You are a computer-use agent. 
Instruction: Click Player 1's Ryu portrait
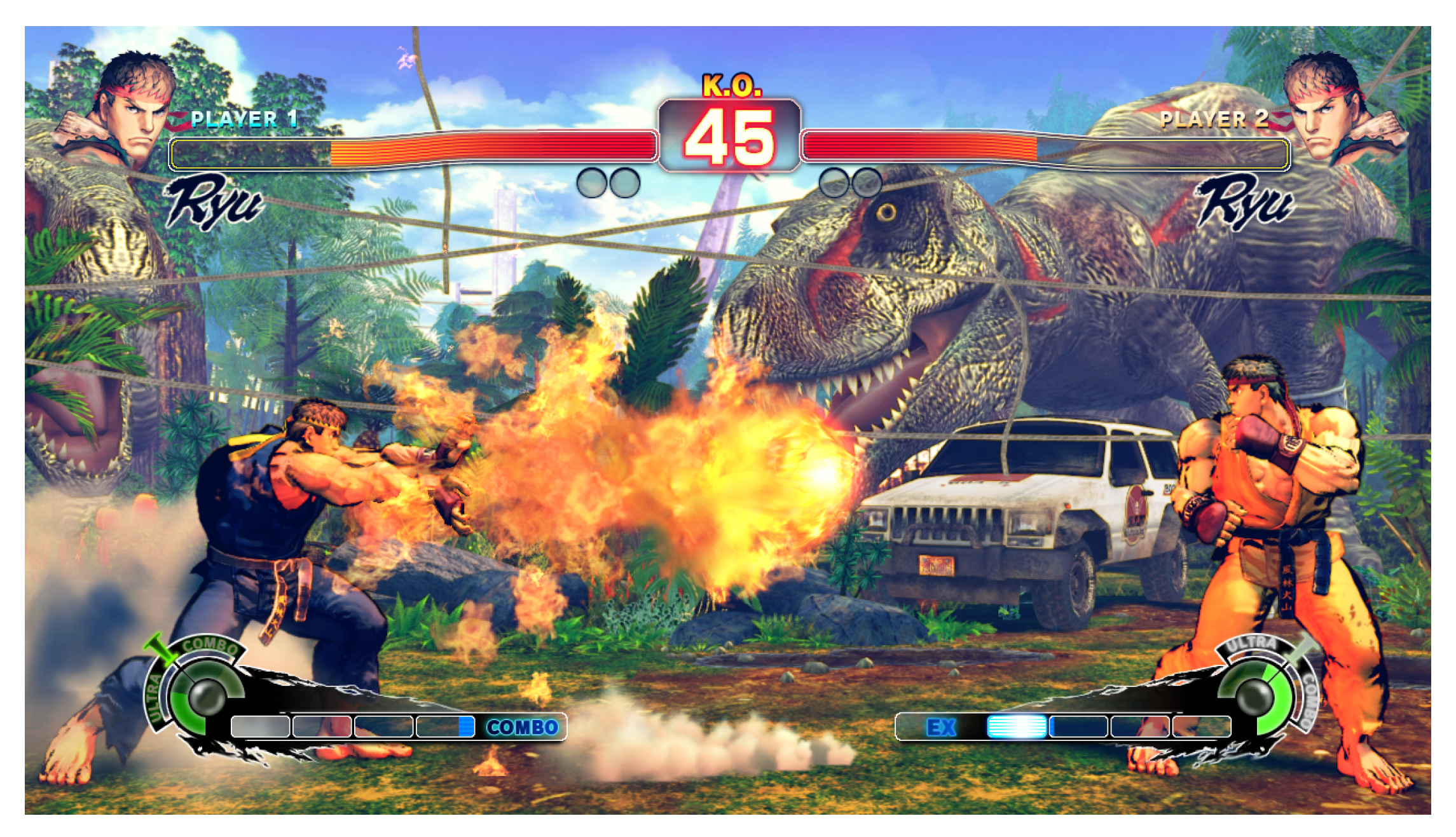pos(127,108)
